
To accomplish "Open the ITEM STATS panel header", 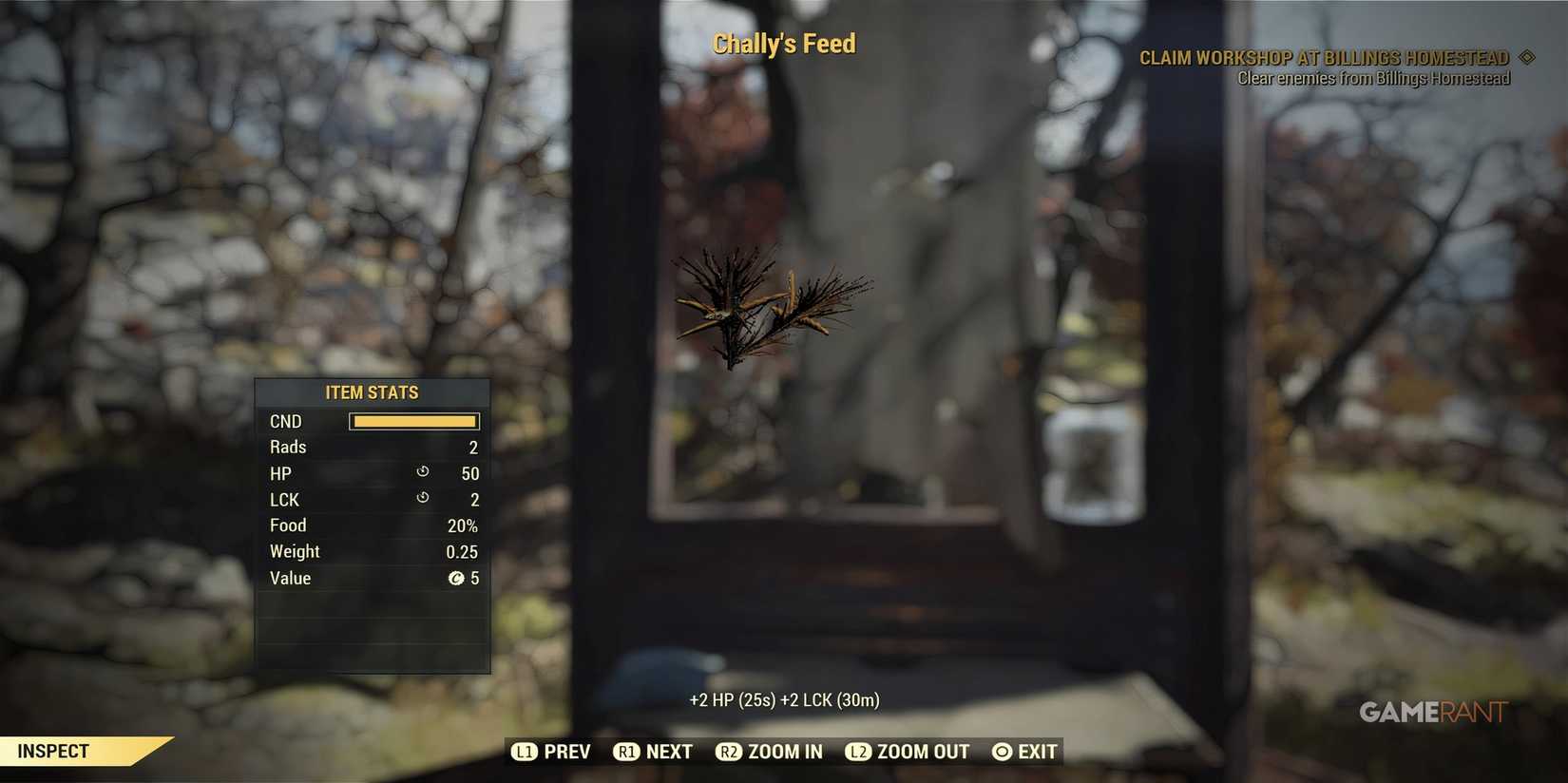I will click(x=372, y=391).
